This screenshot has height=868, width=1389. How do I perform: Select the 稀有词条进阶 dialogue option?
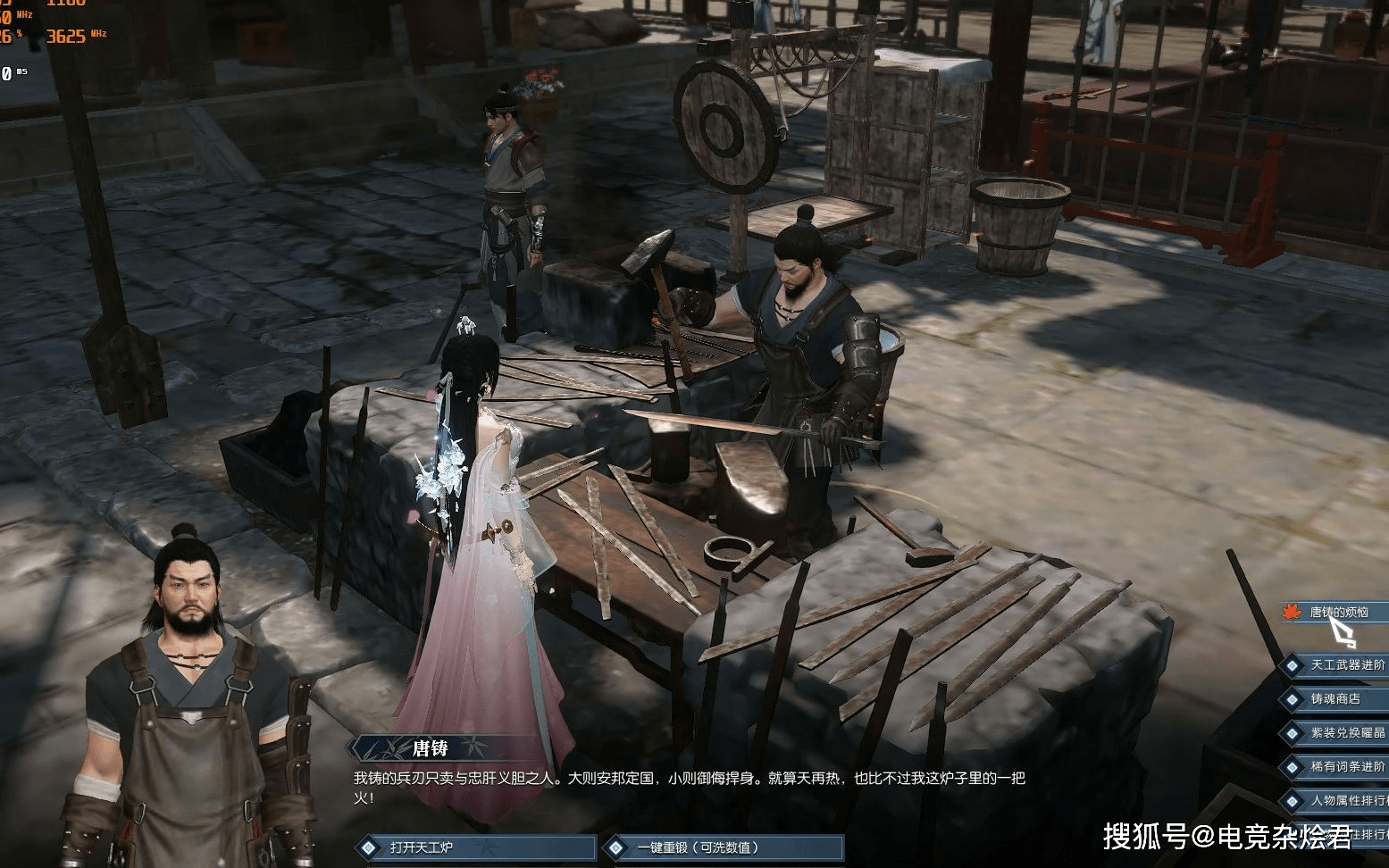(1346, 767)
